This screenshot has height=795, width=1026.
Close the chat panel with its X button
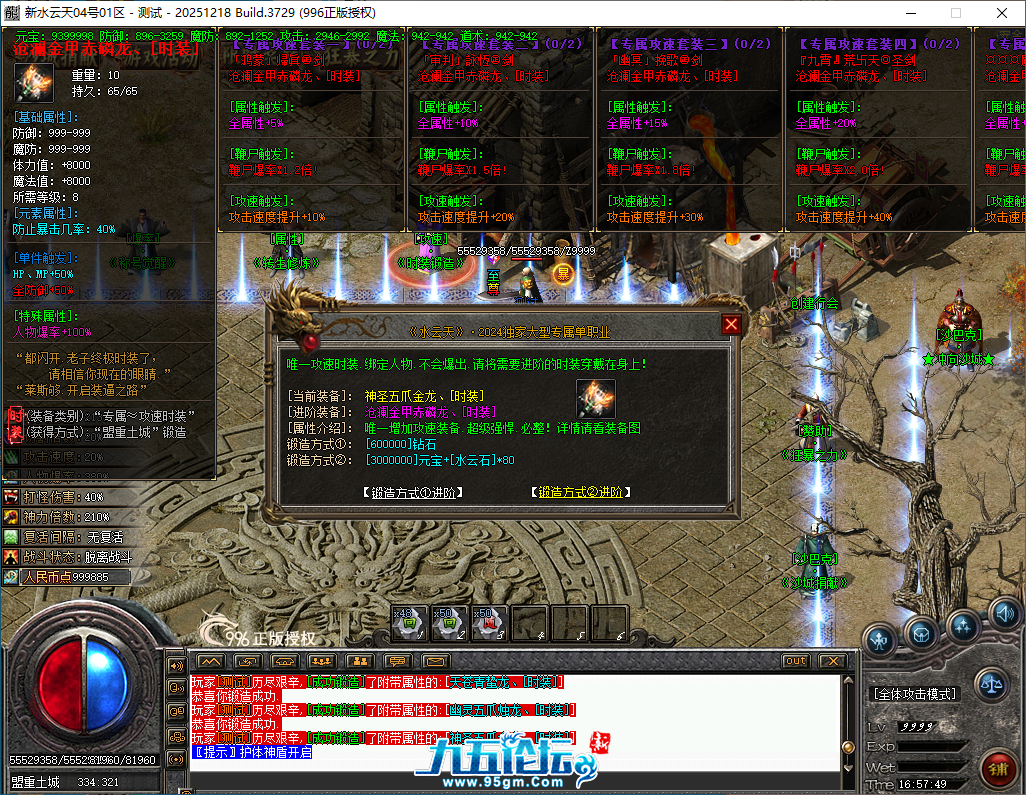[832, 661]
